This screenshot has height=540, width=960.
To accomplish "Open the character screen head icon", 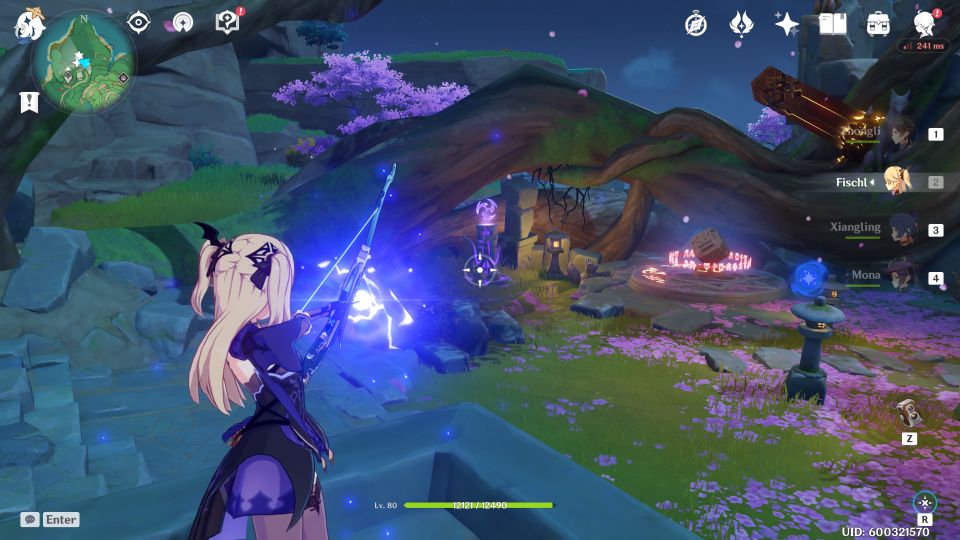I will 925,24.
